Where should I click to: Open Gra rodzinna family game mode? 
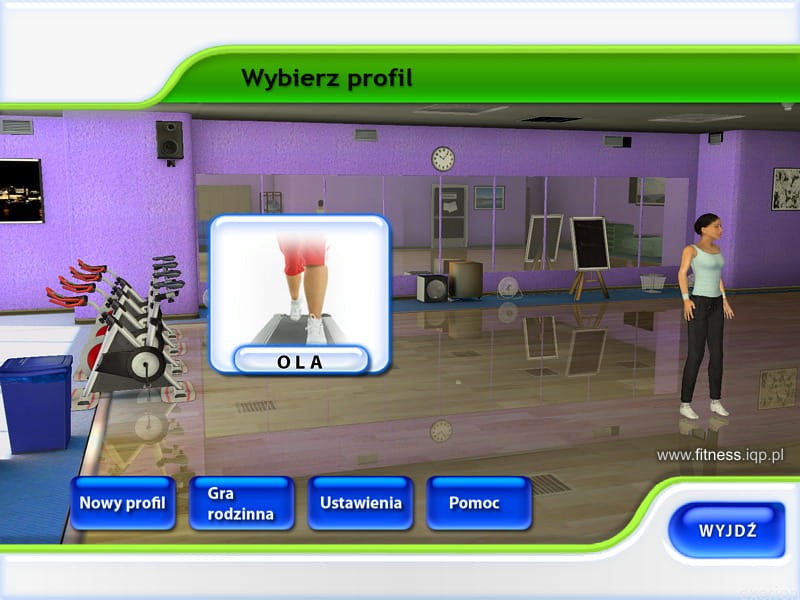tap(241, 503)
